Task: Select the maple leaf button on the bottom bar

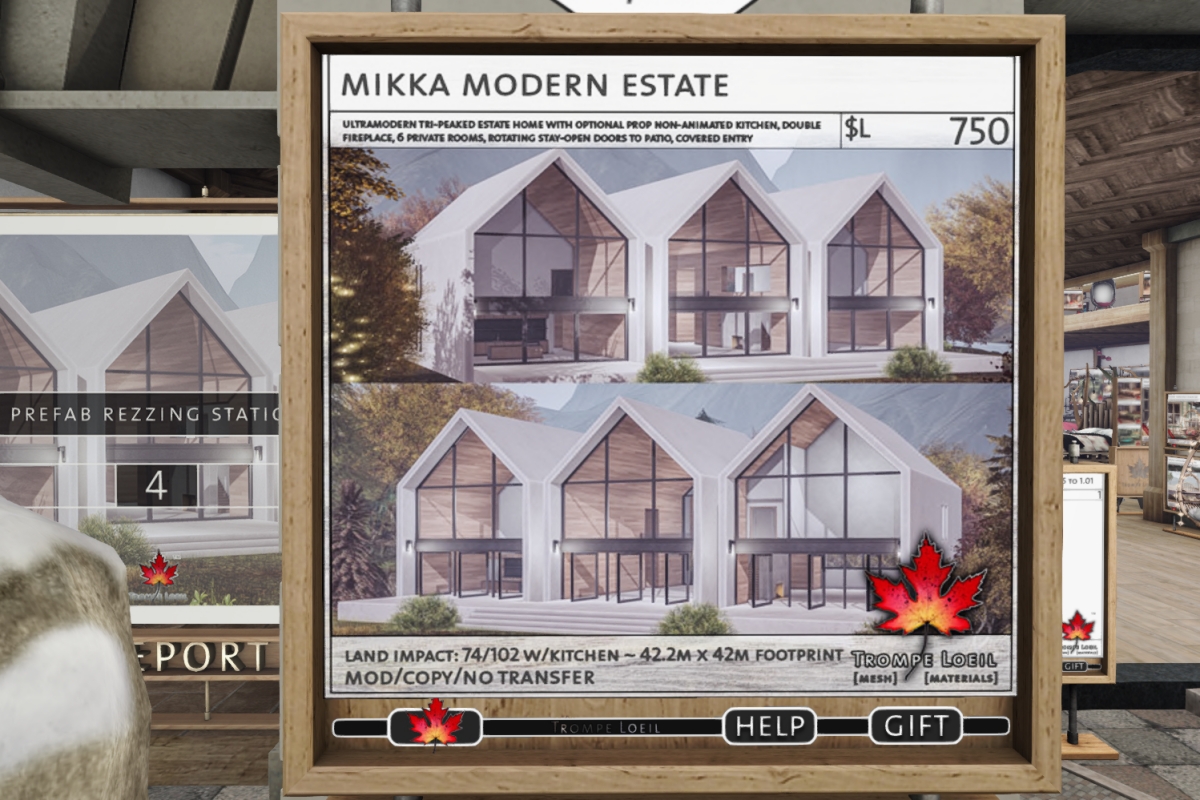Action: [x=435, y=726]
